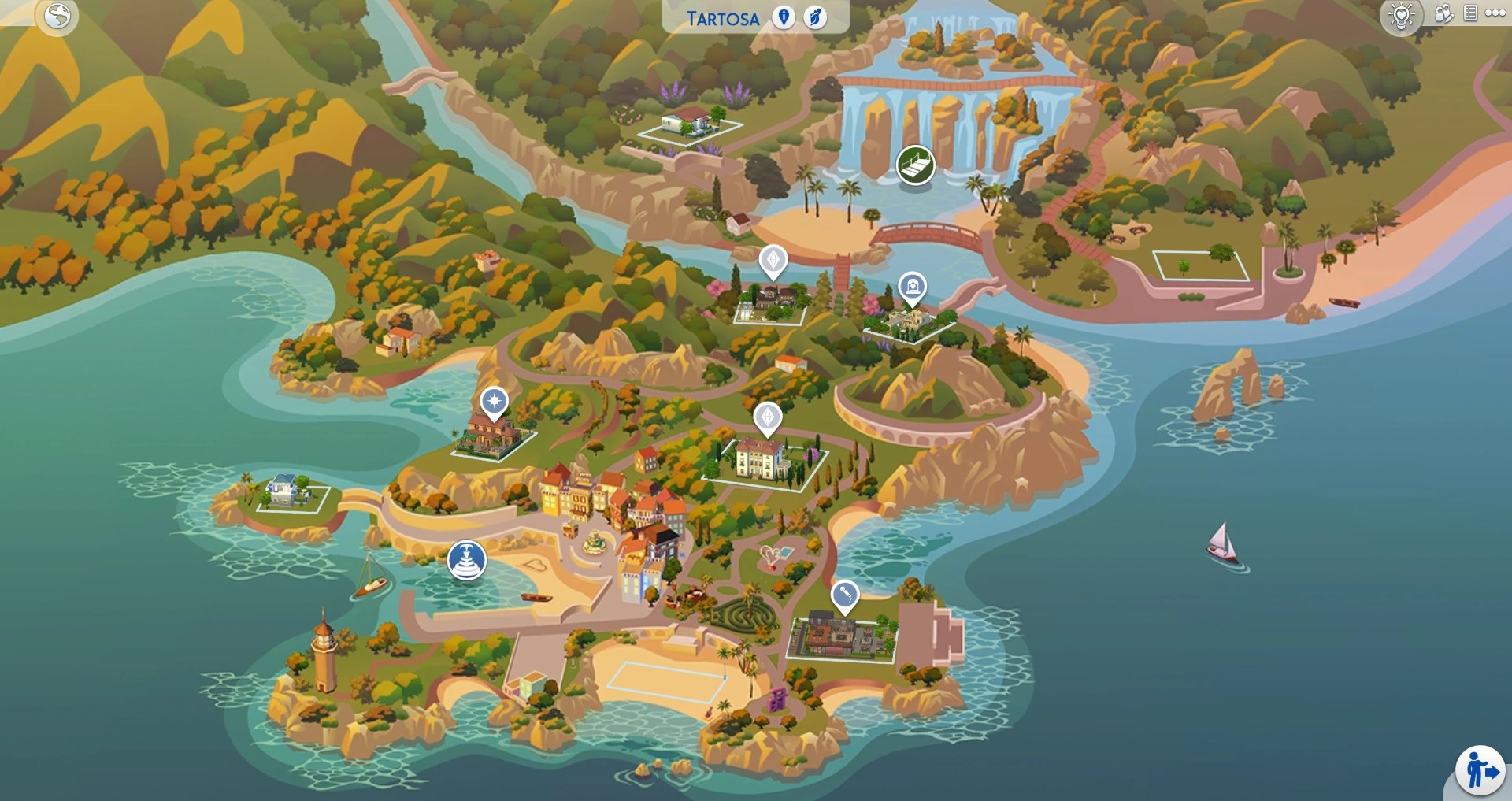Image resolution: width=1512 pixels, height=801 pixels.
Task: Select the lightbulb wants icon in top right
Action: pyautogui.click(x=1400, y=14)
